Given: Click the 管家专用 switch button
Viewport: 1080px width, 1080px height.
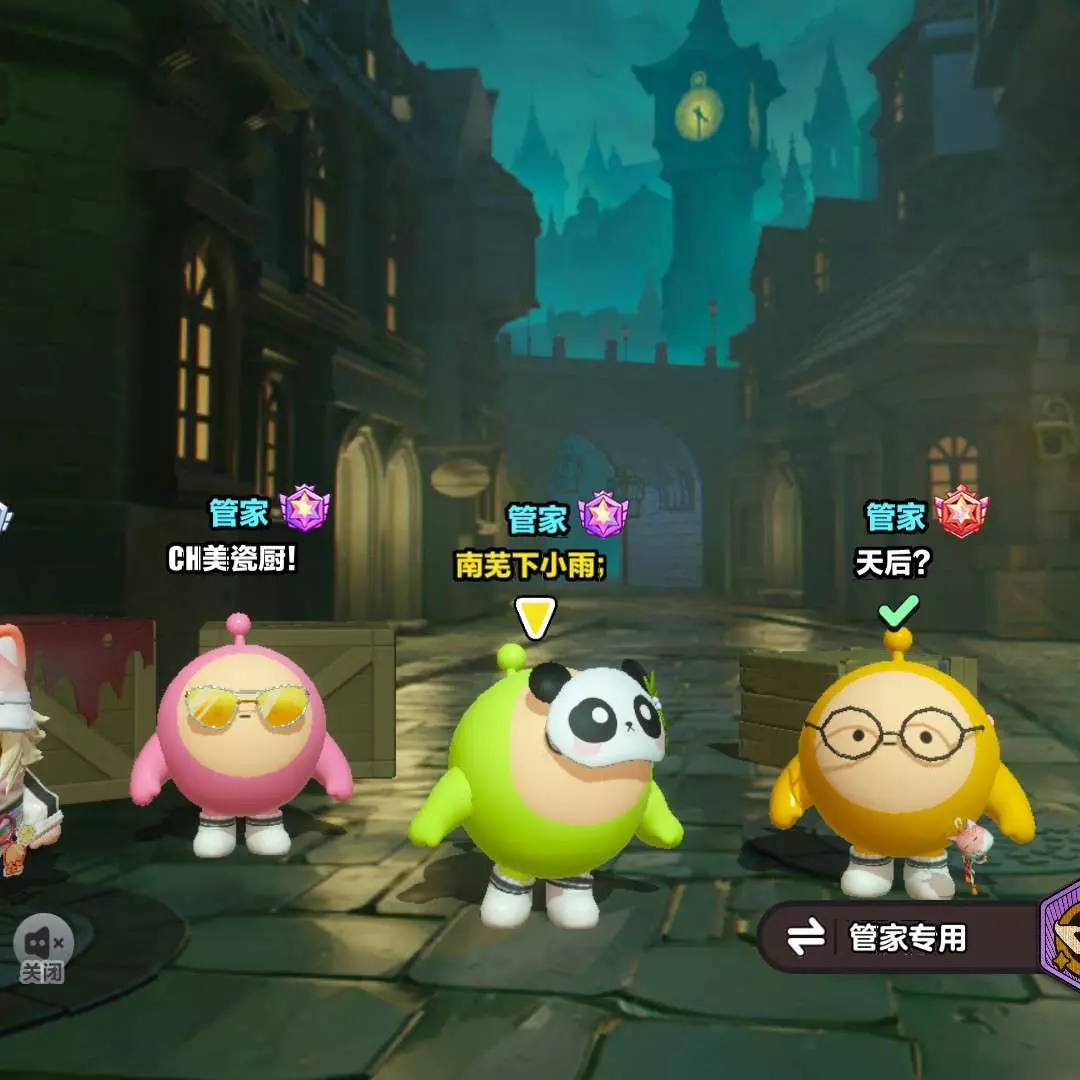Looking at the screenshot, I should pos(882,938).
